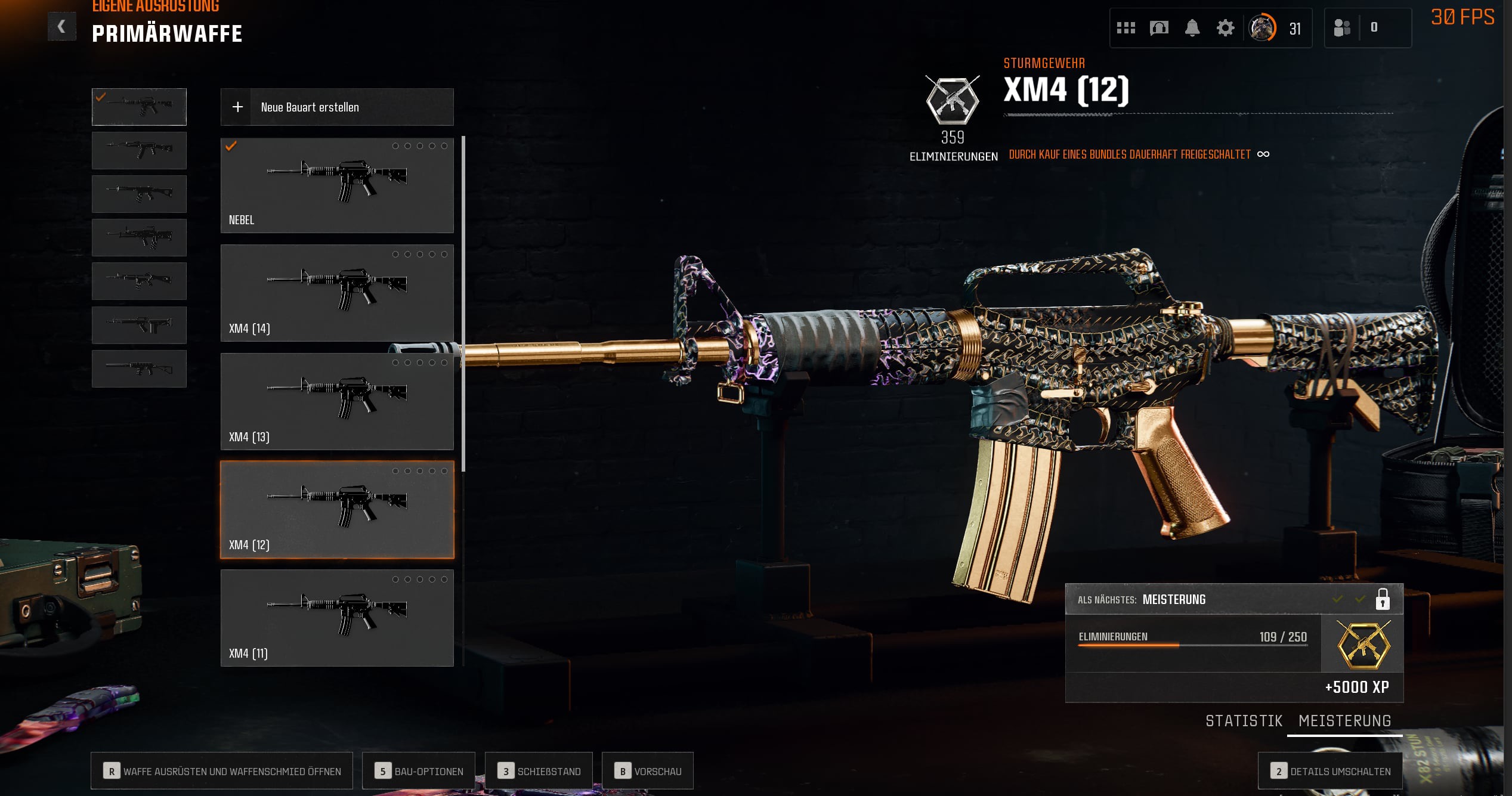Pick the XM4 (13) build tile
1512x796 pixels.
tap(337, 401)
